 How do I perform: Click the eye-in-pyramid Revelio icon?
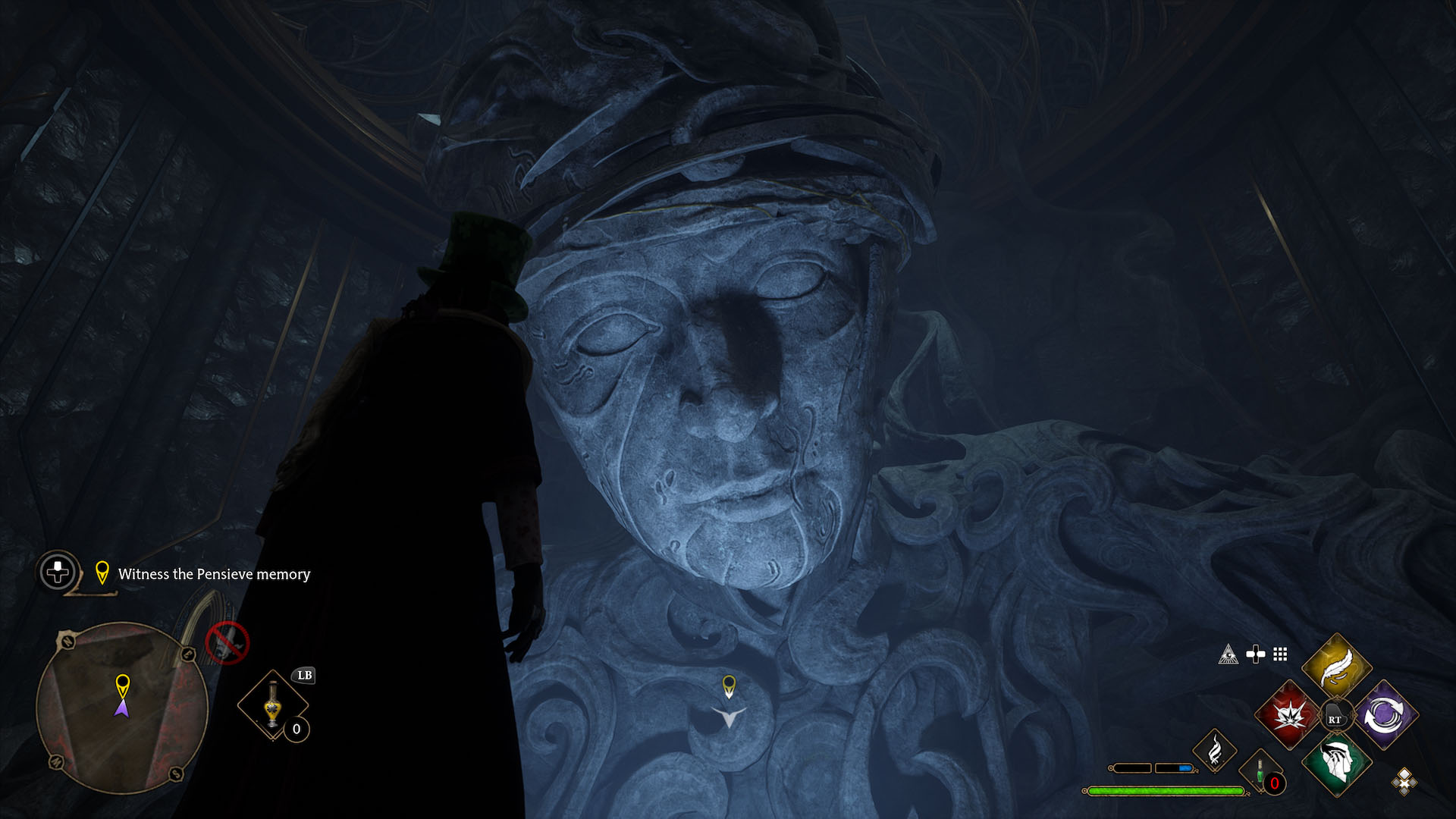[x=1228, y=654]
